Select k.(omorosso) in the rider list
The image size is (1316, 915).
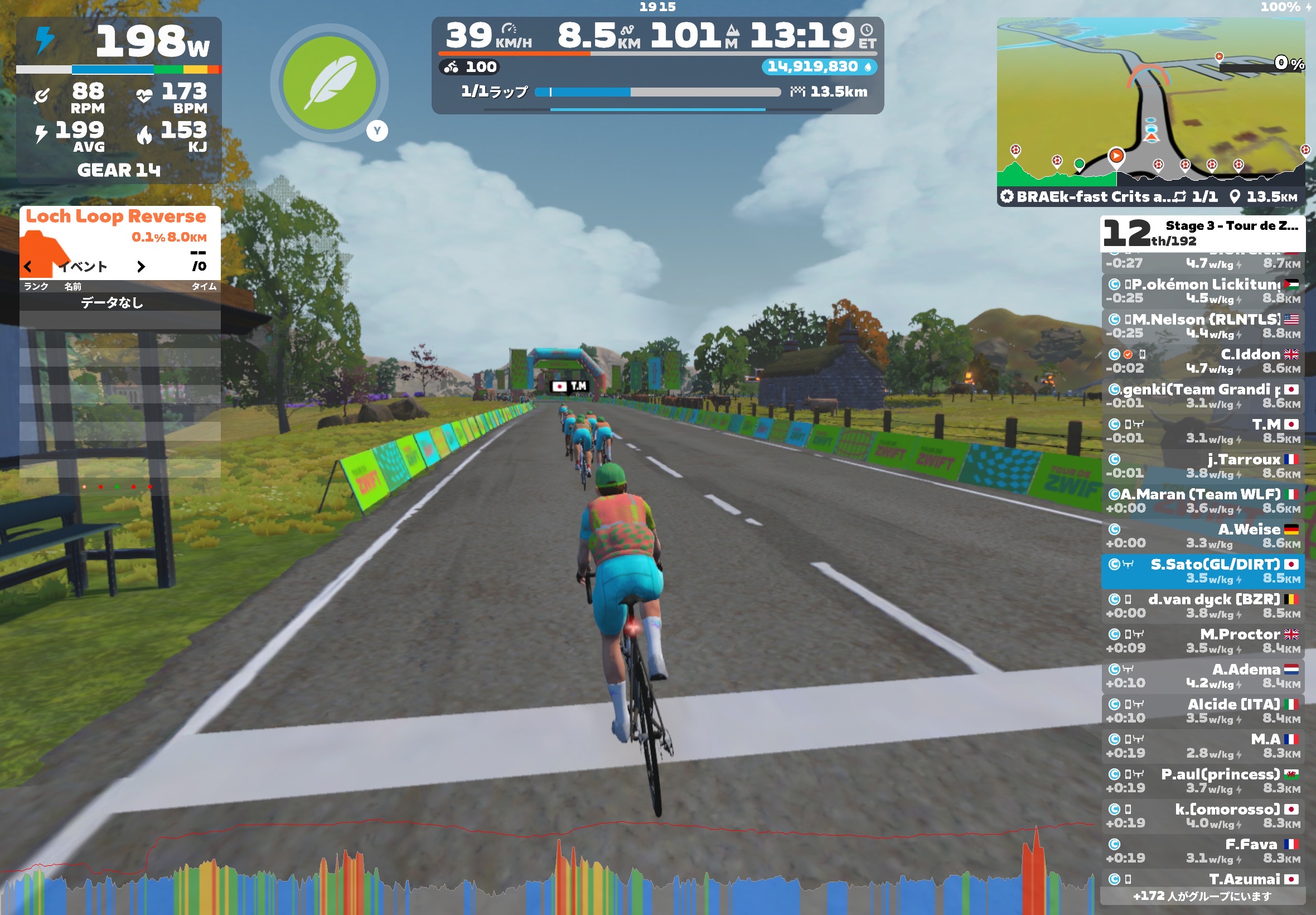(x=1202, y=816)
